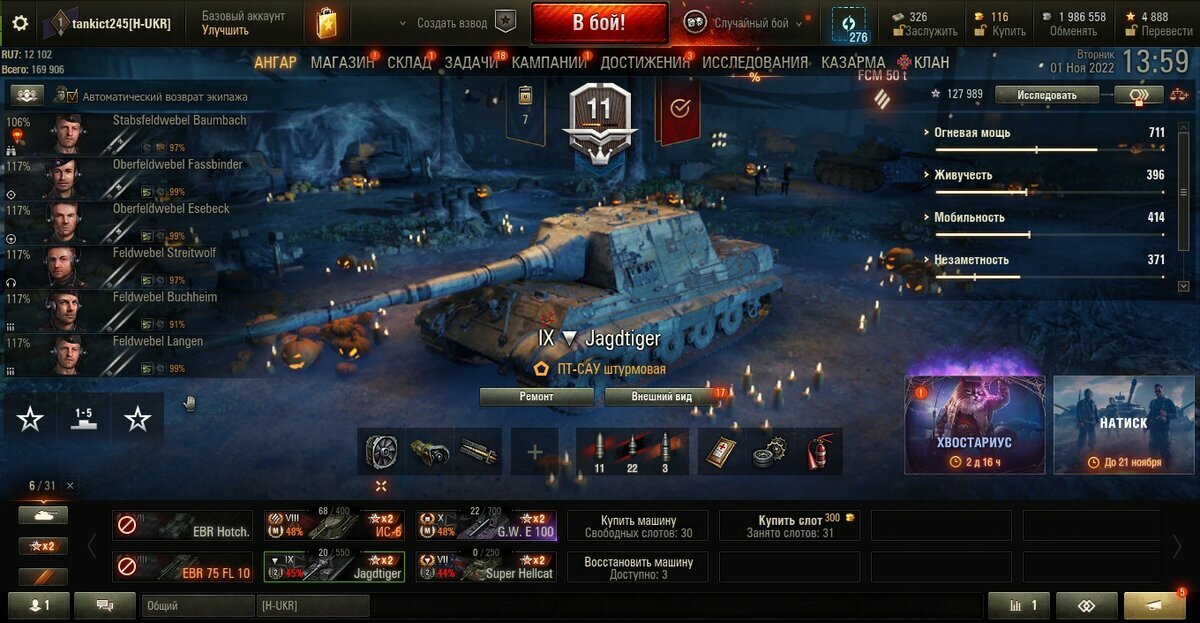The image size is (1200, 623).
Task: Select the ИС-6 tank in the carousel
Action: point(336,525)
